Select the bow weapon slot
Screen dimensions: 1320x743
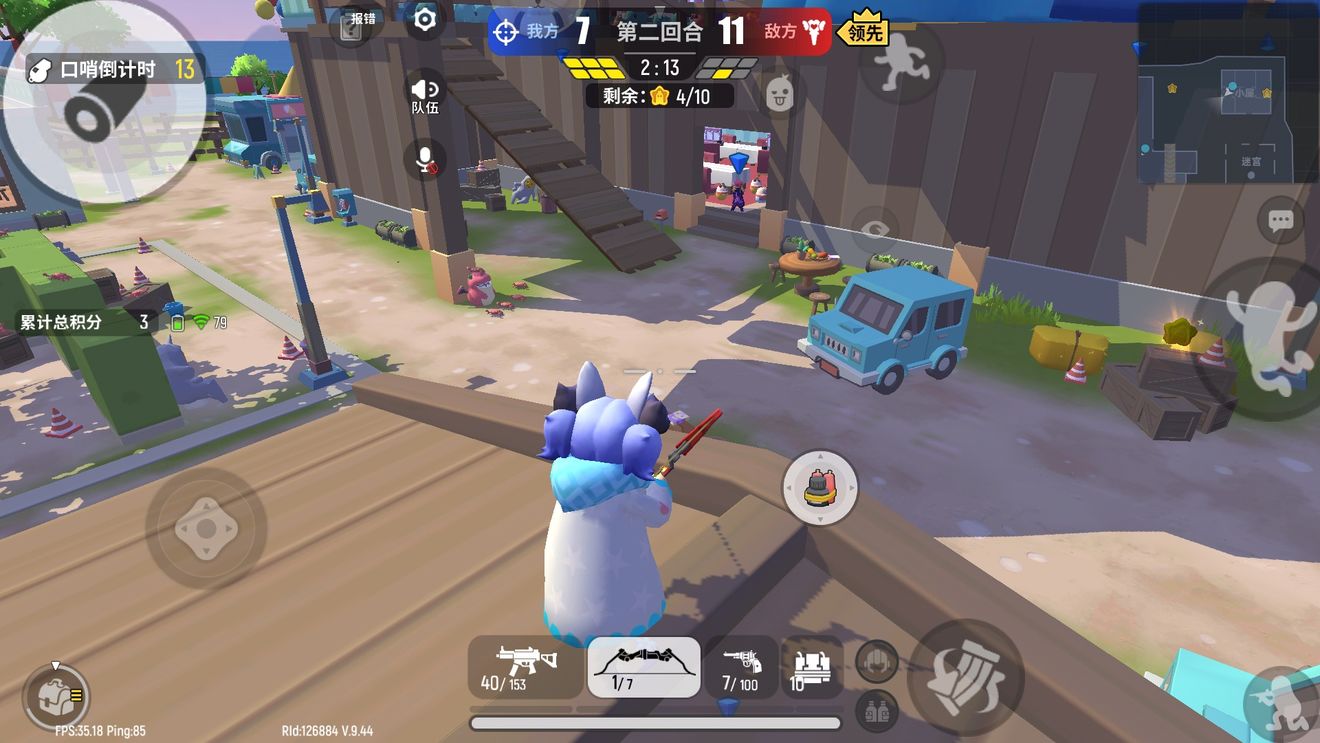pyautogui.click(x=643, y=667)
